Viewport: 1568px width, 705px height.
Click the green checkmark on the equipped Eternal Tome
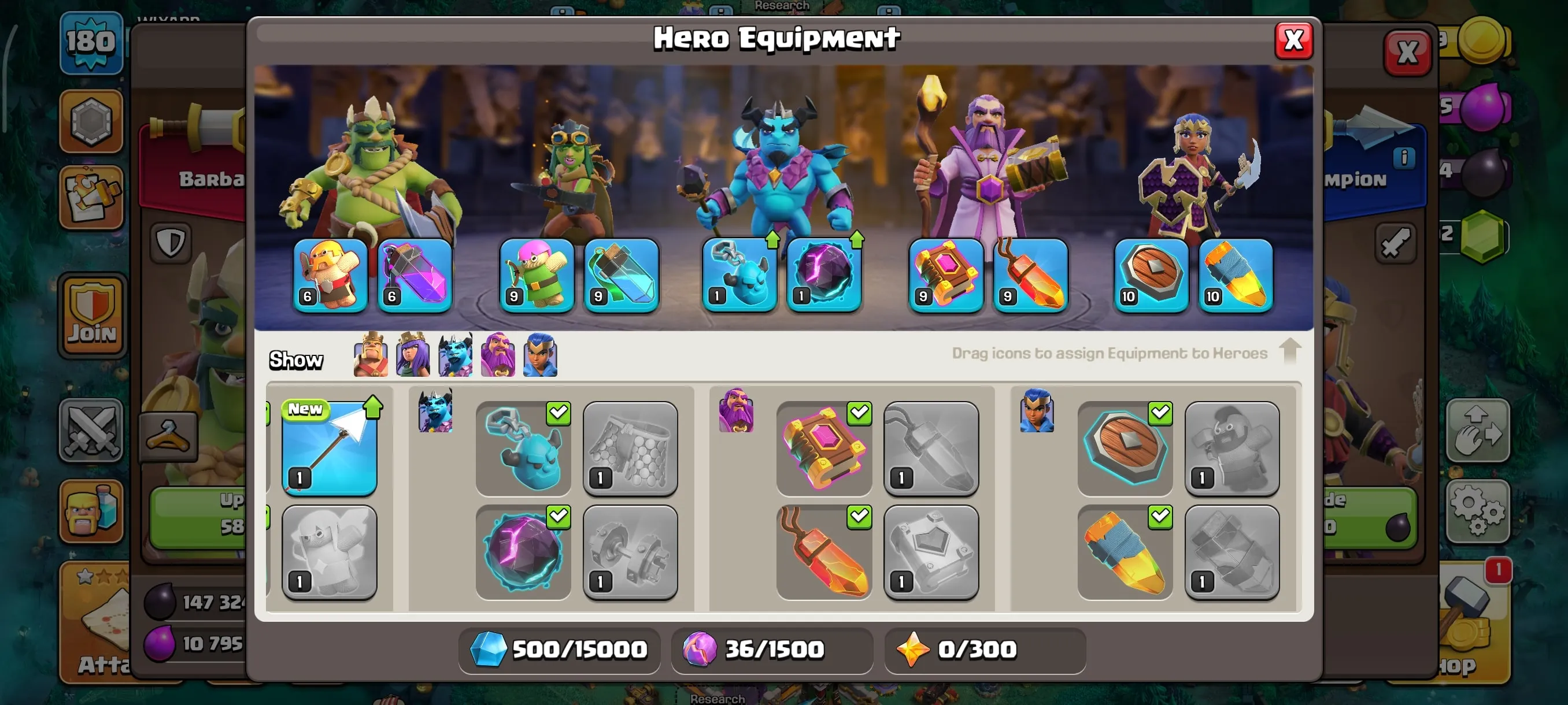pos(859,414)
